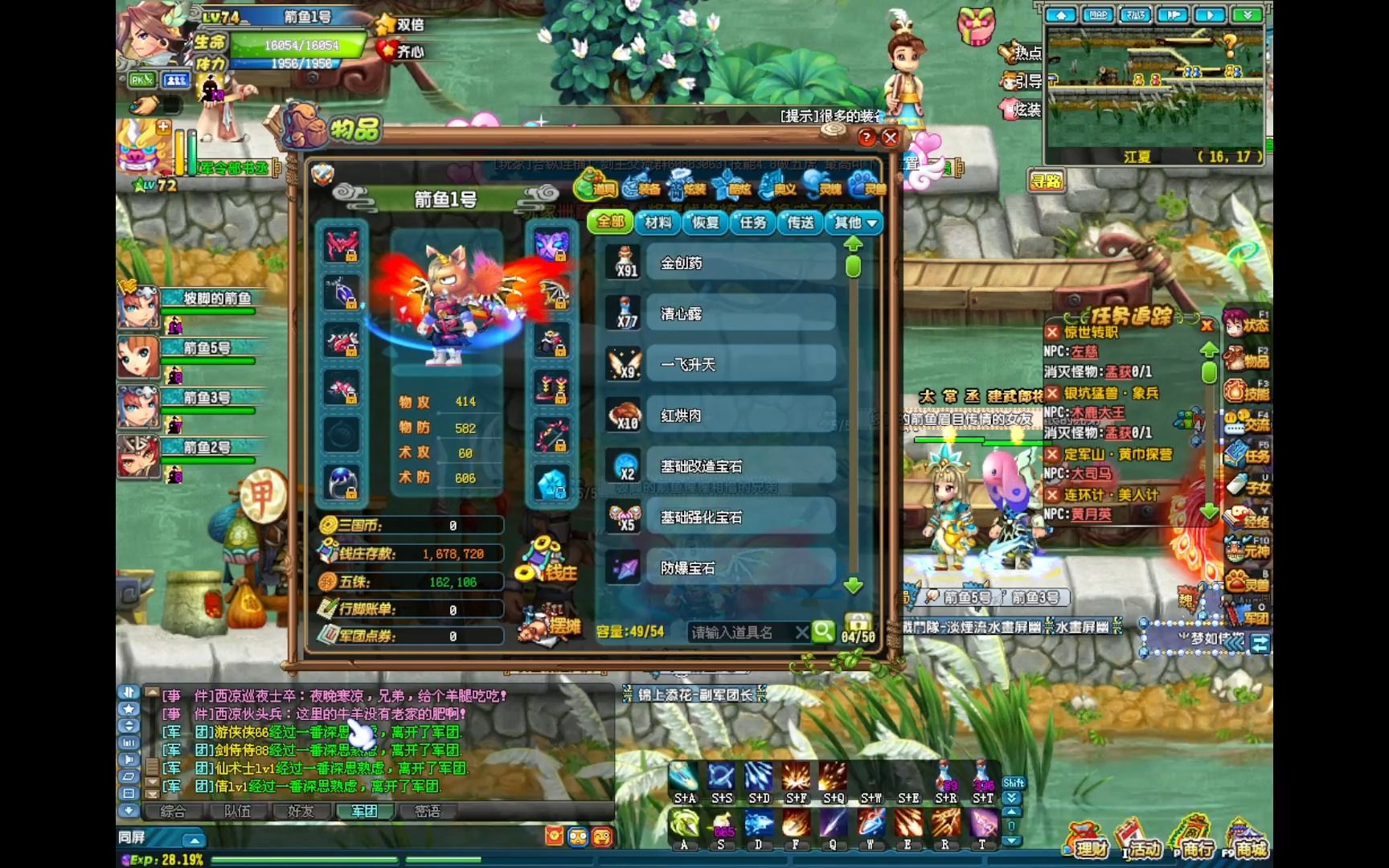Select the 军团 chat channel tab

(363, 812)
